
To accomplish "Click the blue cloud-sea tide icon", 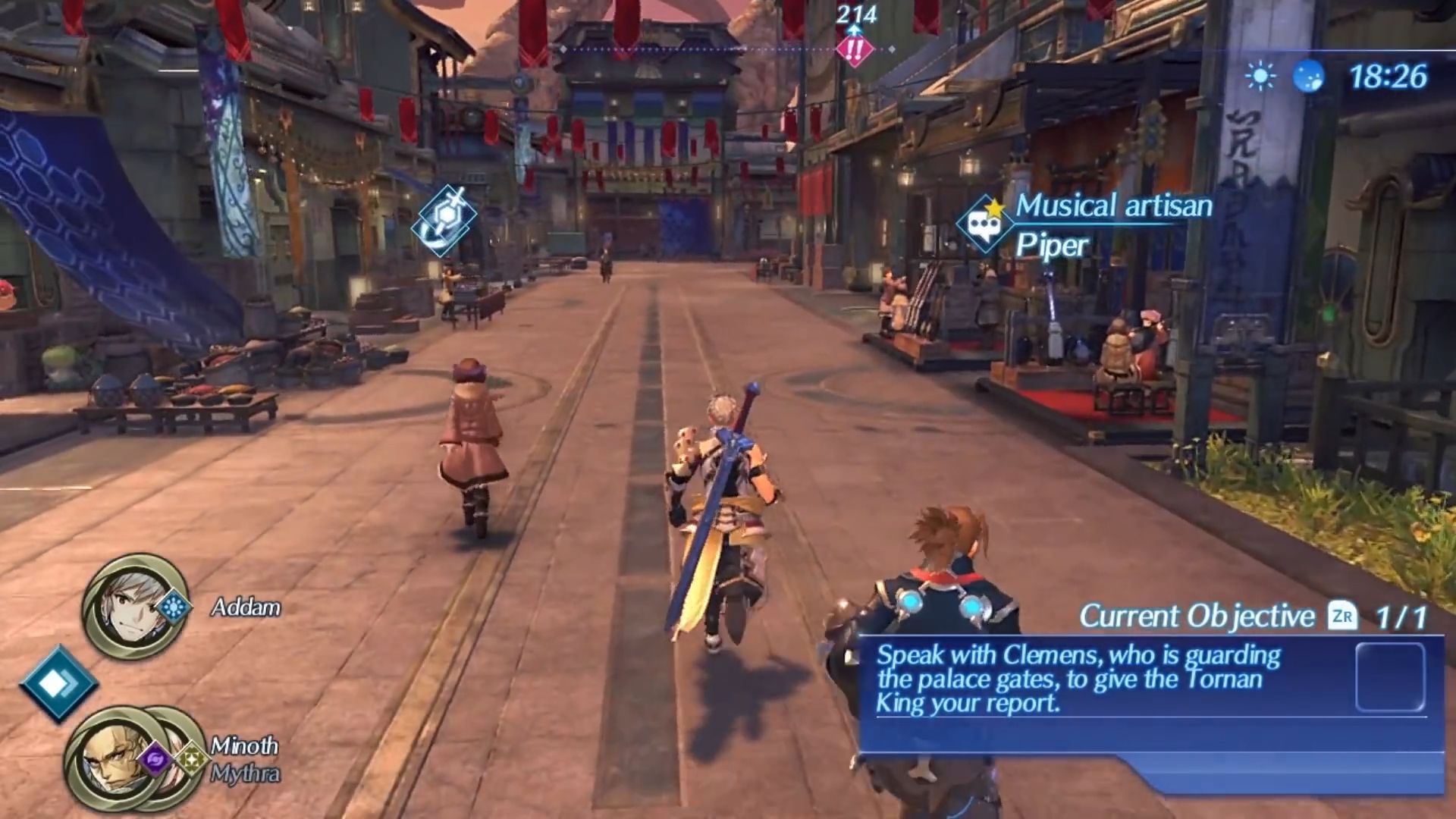I will (x=1308, y=77).
